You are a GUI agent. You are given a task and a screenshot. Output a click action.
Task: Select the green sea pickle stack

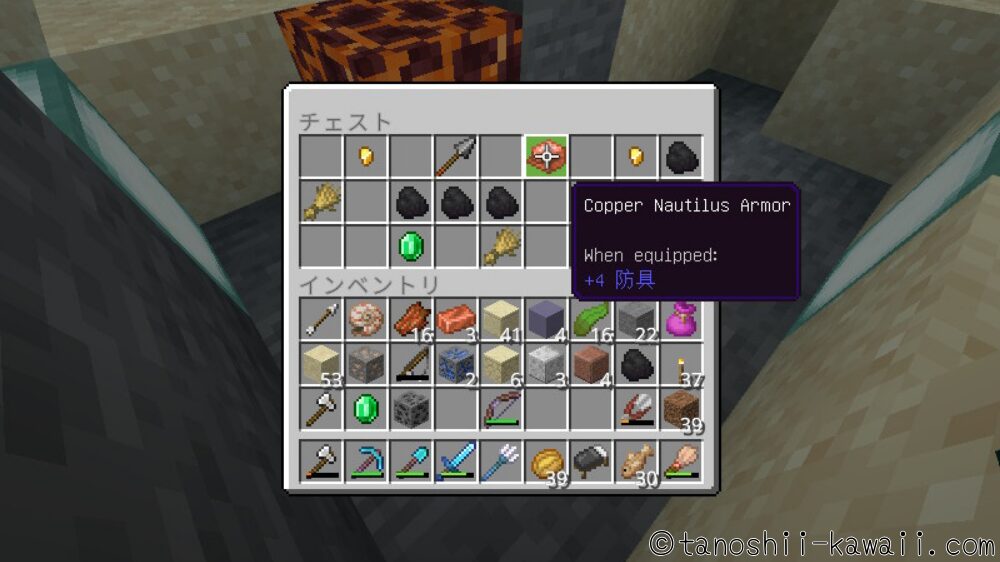[591, 320]
